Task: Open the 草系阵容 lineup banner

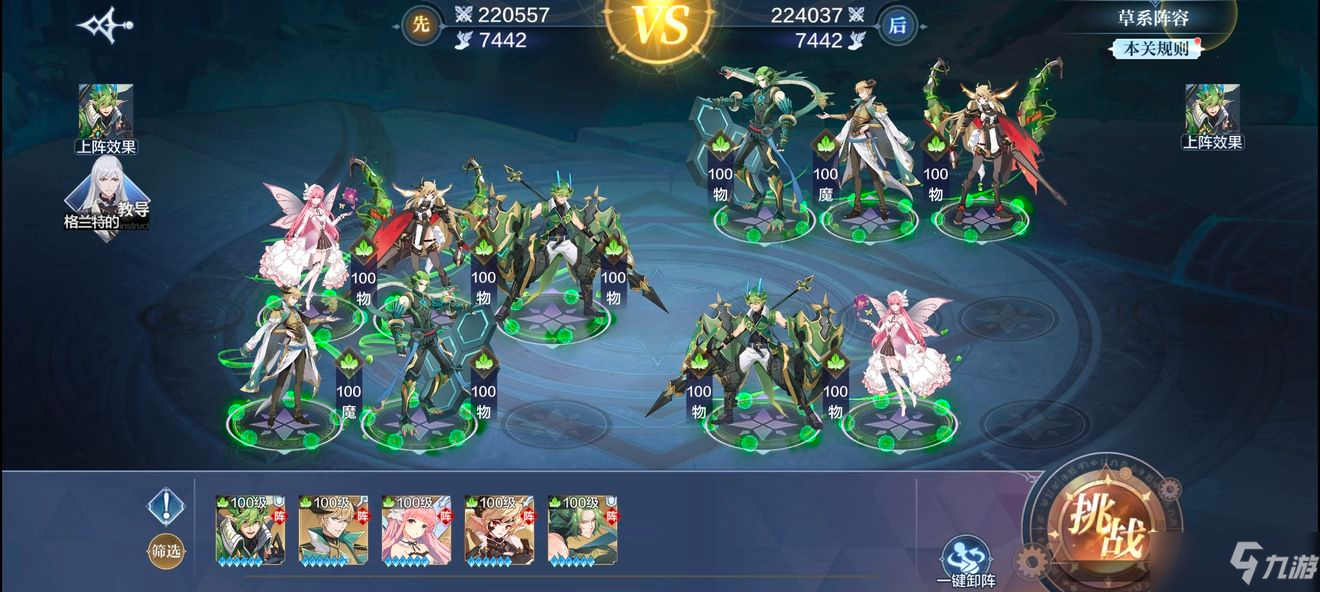Action: 1153,17
